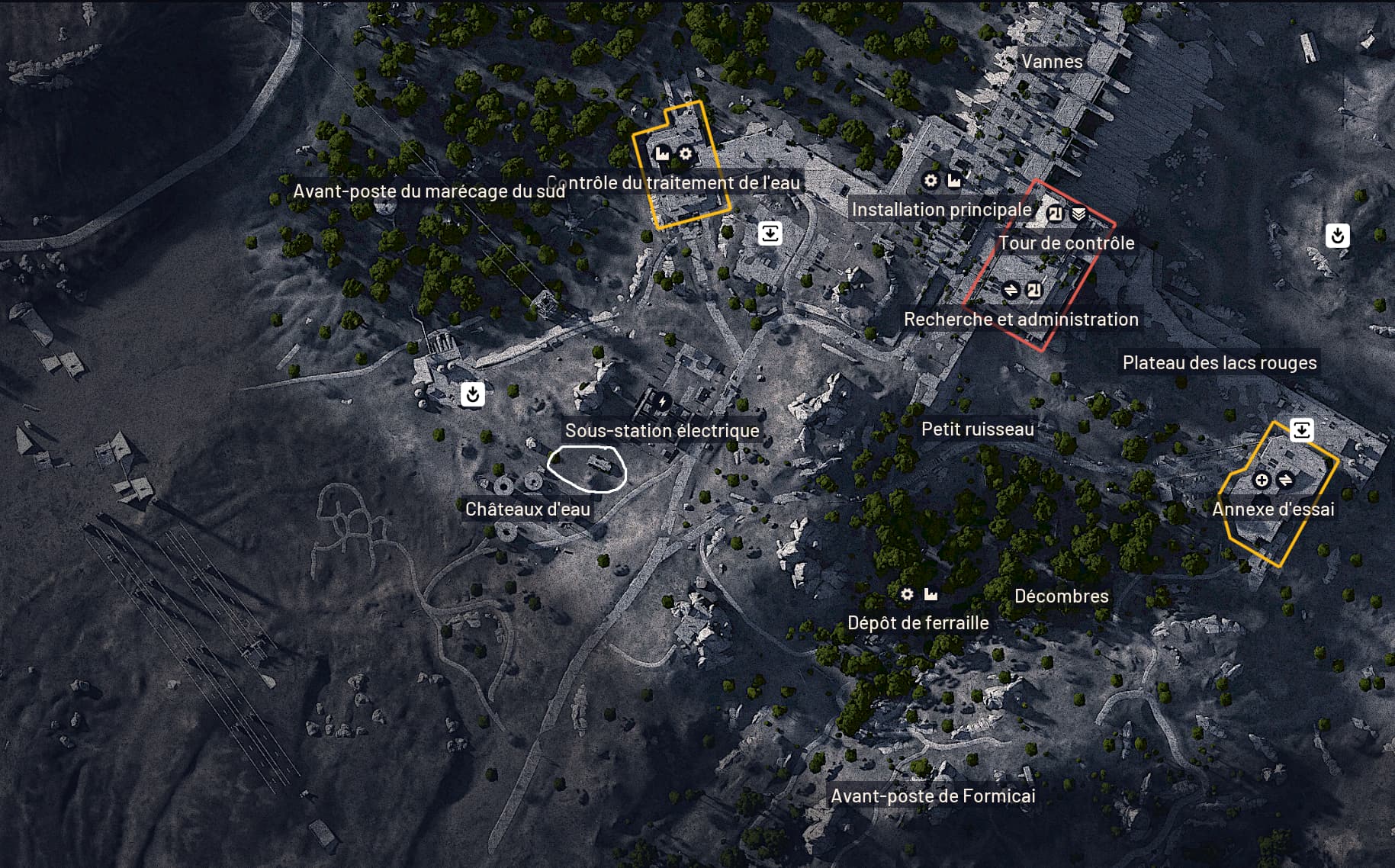The height and width of the screenshot is (868, 1395).
Task: Click the gear icon above Dépôt de ferraille
Action: point(907,593)
